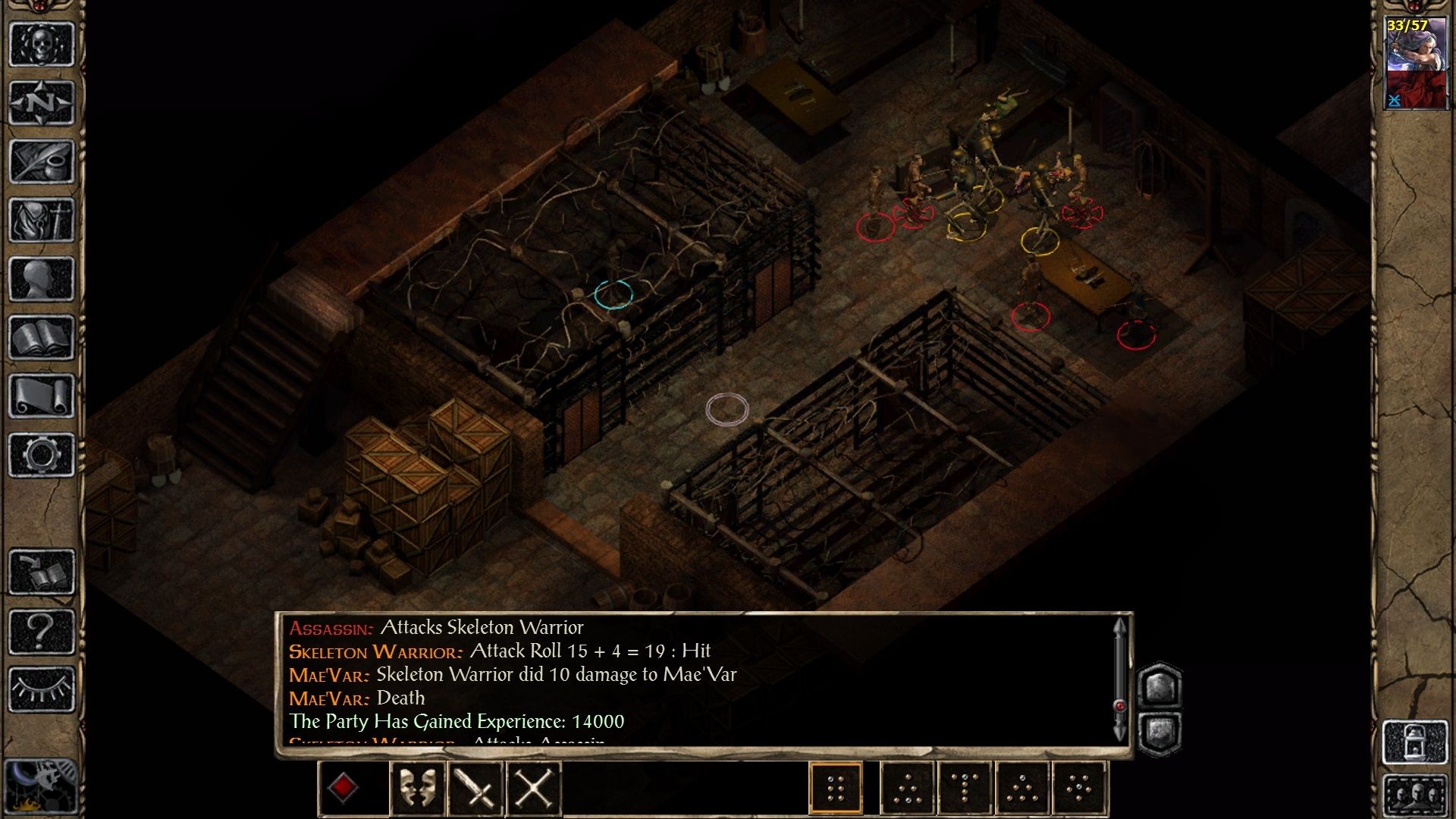View the character record sheet icon
Viewport: 1456px width, 819px height.
click(x=43, y=277)
